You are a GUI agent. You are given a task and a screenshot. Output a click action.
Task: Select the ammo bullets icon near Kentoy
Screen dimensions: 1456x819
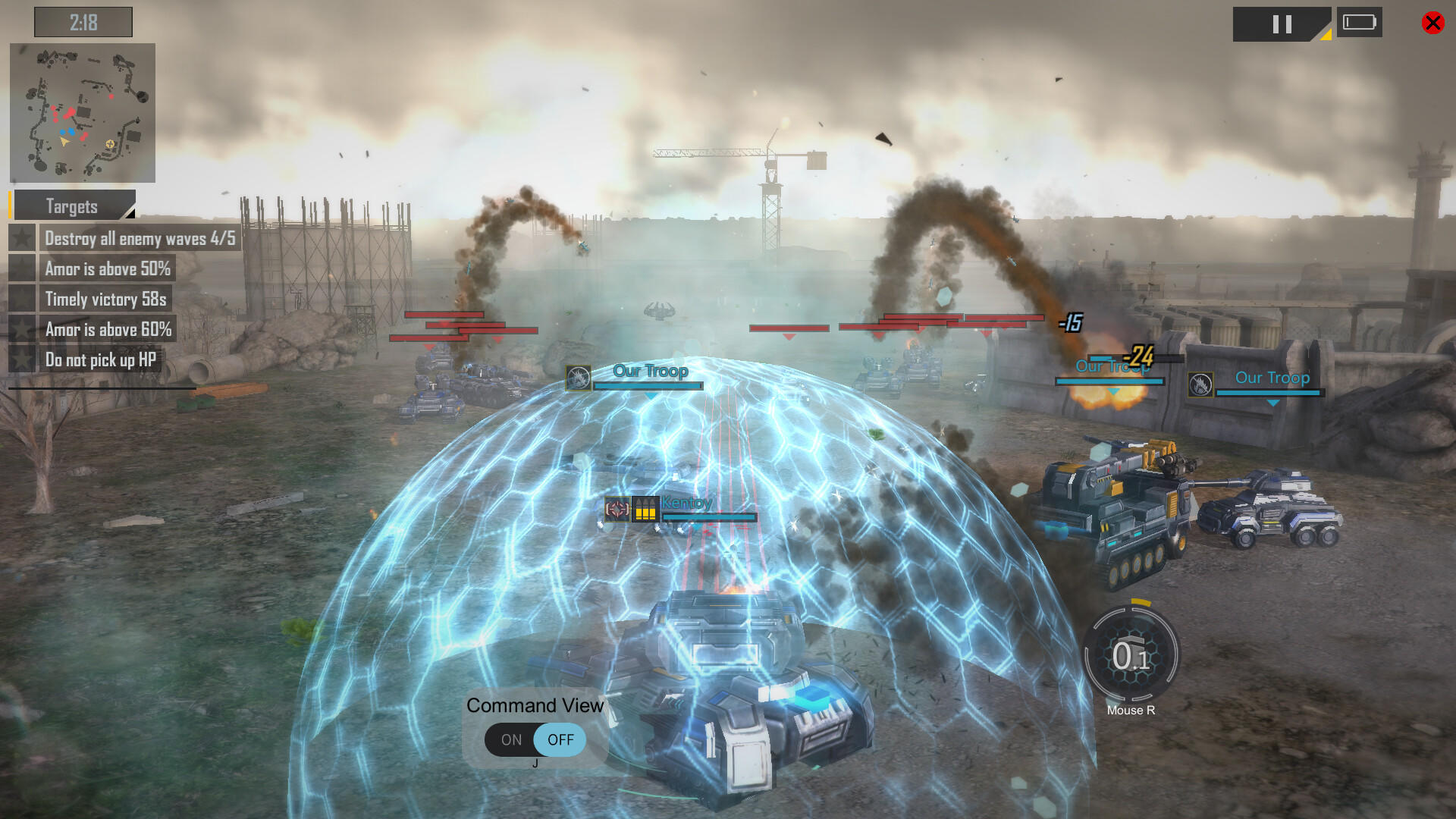tap(646, 510)
